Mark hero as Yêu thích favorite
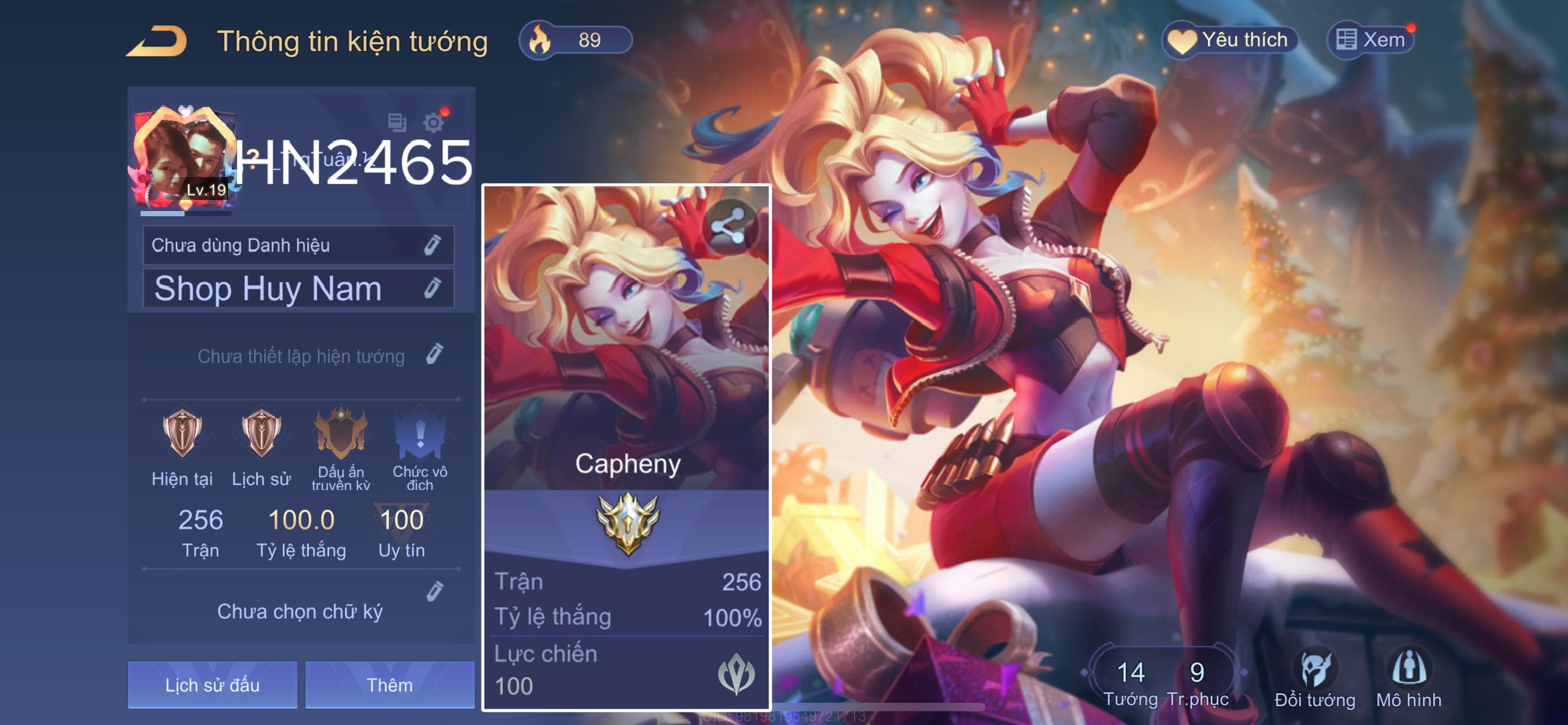Image resolution: width=1568 pixels, height=725 pixels. click(x=1230, y=40)
